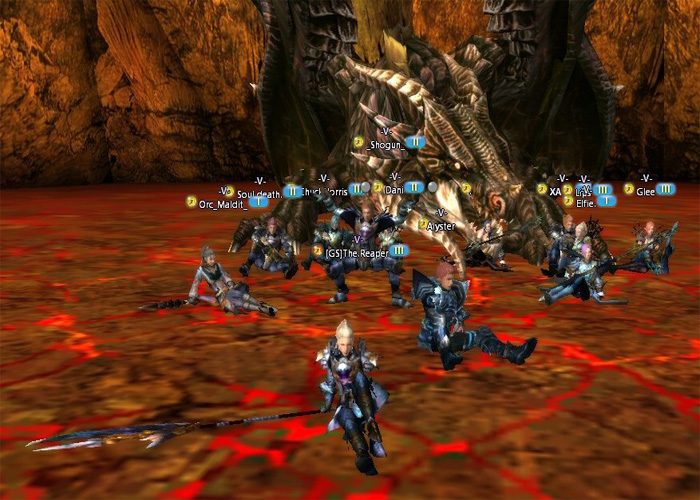Viewport: 700px width, 500px height.
Task: Select the player named Alyster
Action: (x=440, y=226)
